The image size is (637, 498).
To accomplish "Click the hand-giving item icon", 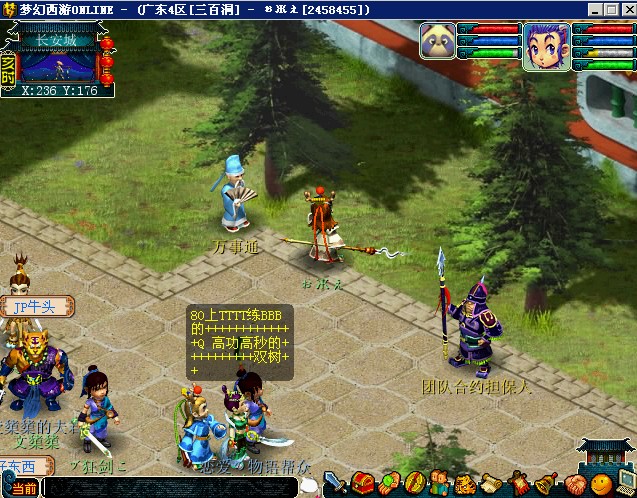I will 388,483.
